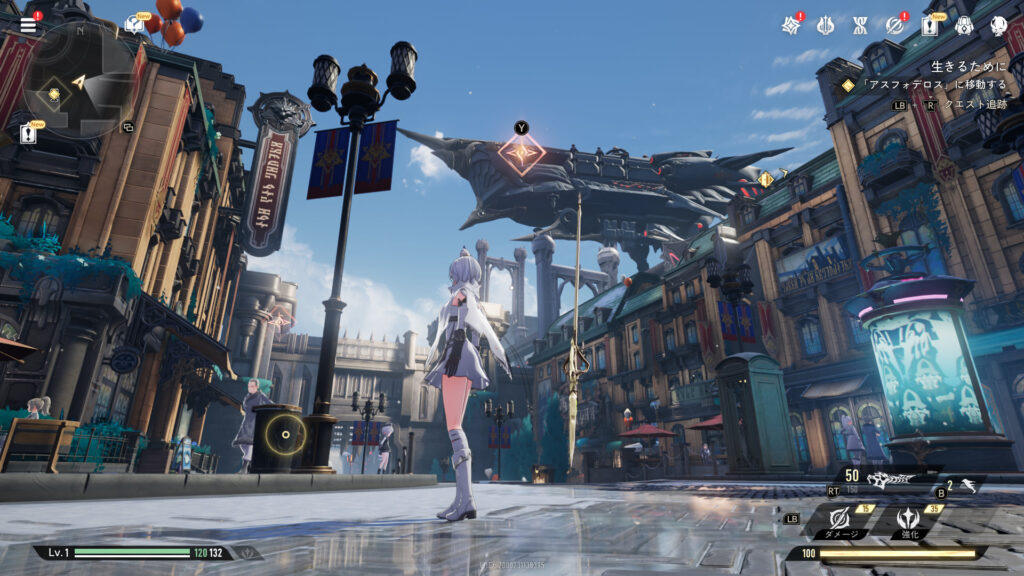This screenshot has width=1024, height=576.
Task: Use the dash ability with 2 charges
Action: (963, 486)
